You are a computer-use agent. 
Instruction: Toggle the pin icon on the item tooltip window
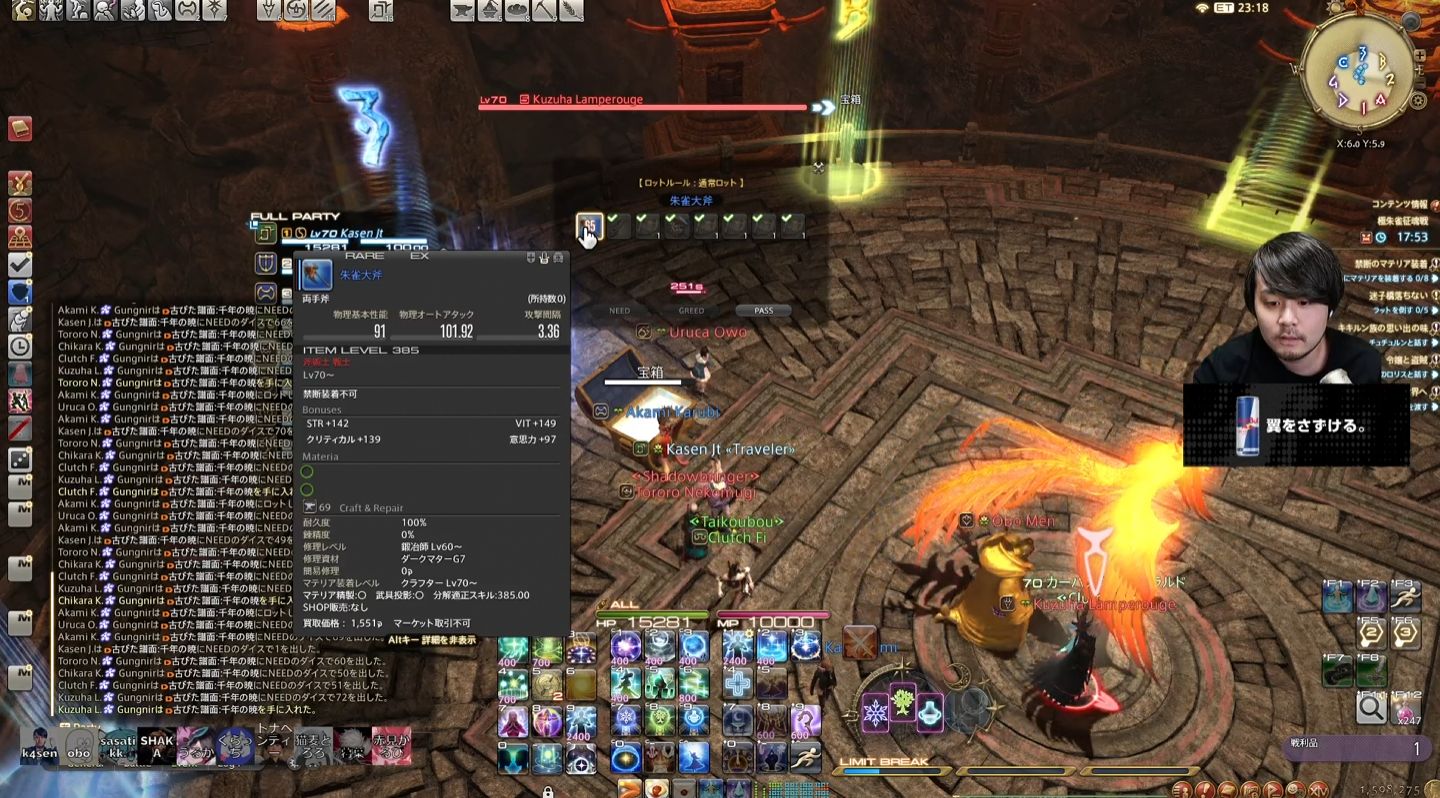coord(531,257)
